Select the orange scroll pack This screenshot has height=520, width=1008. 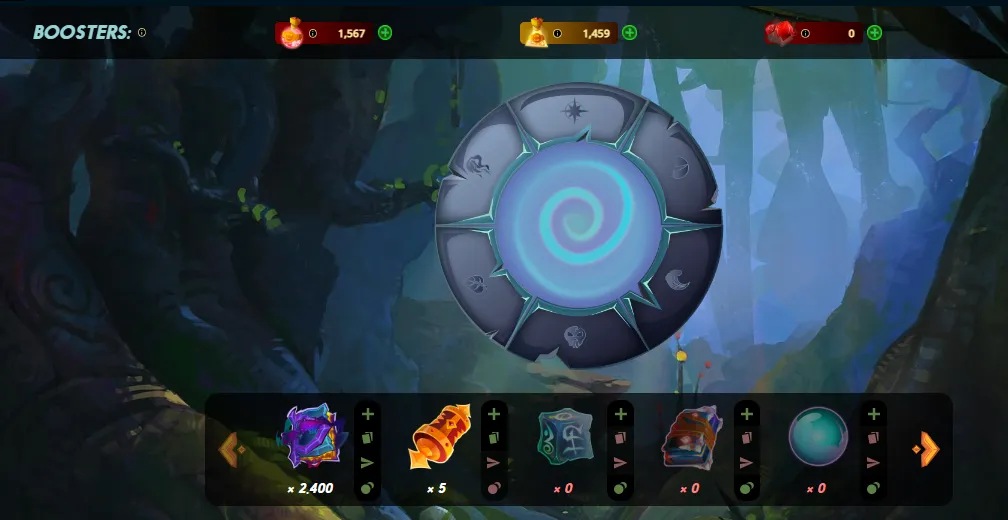[x=439, y=437]
